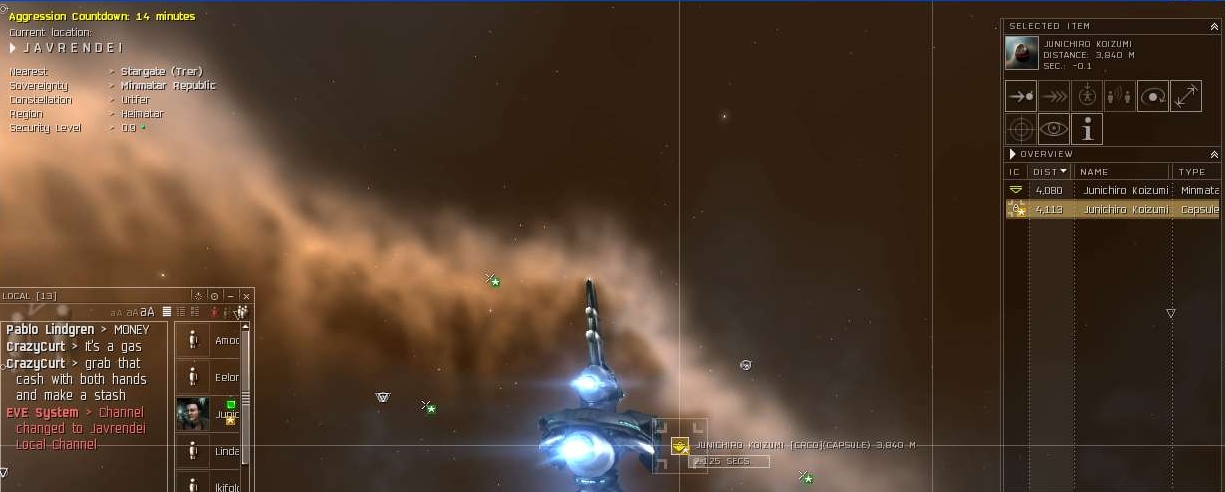Choose the largest chat font size
1225x492 pixels.
point(147,312)
